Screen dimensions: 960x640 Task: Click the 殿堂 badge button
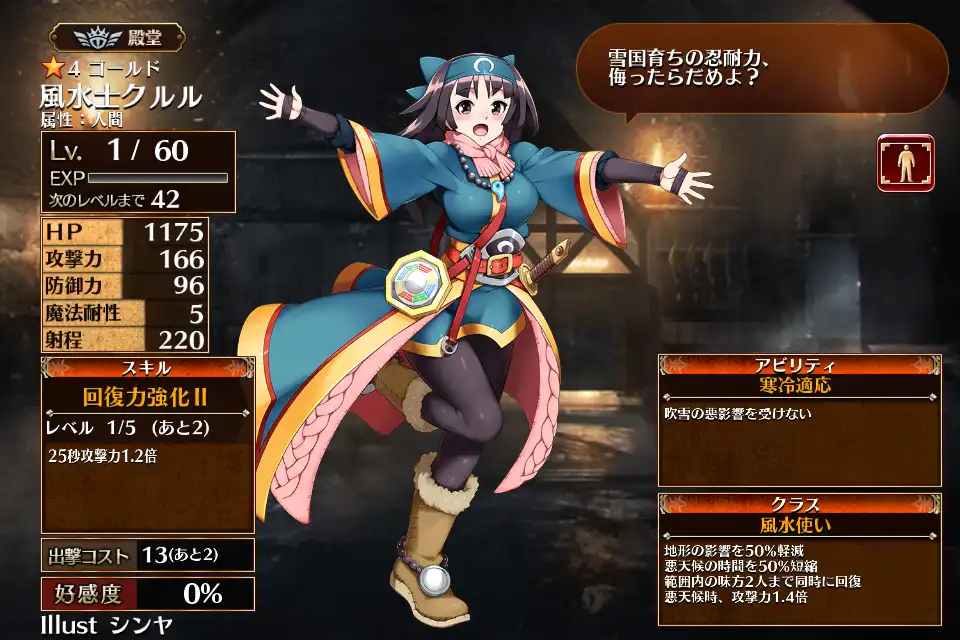[117, 39]
